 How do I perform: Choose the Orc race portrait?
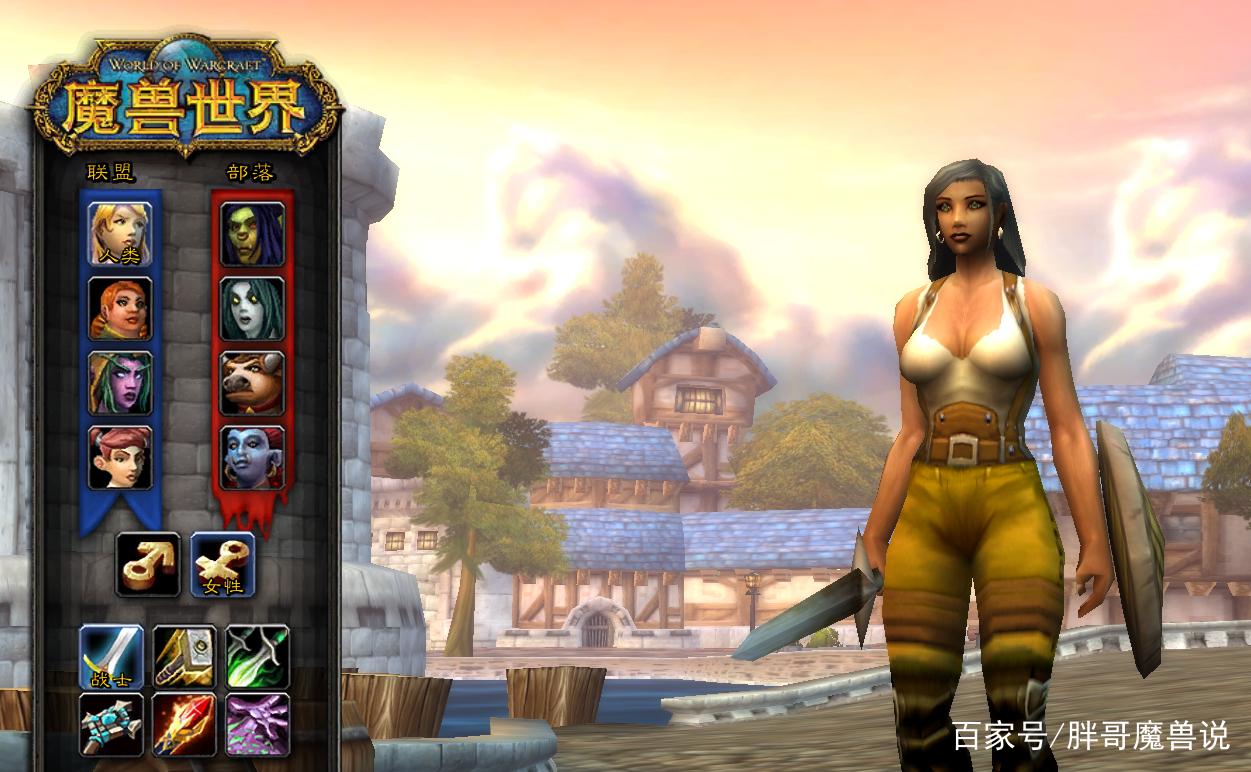pyautogui.click(x=252, y=234)
